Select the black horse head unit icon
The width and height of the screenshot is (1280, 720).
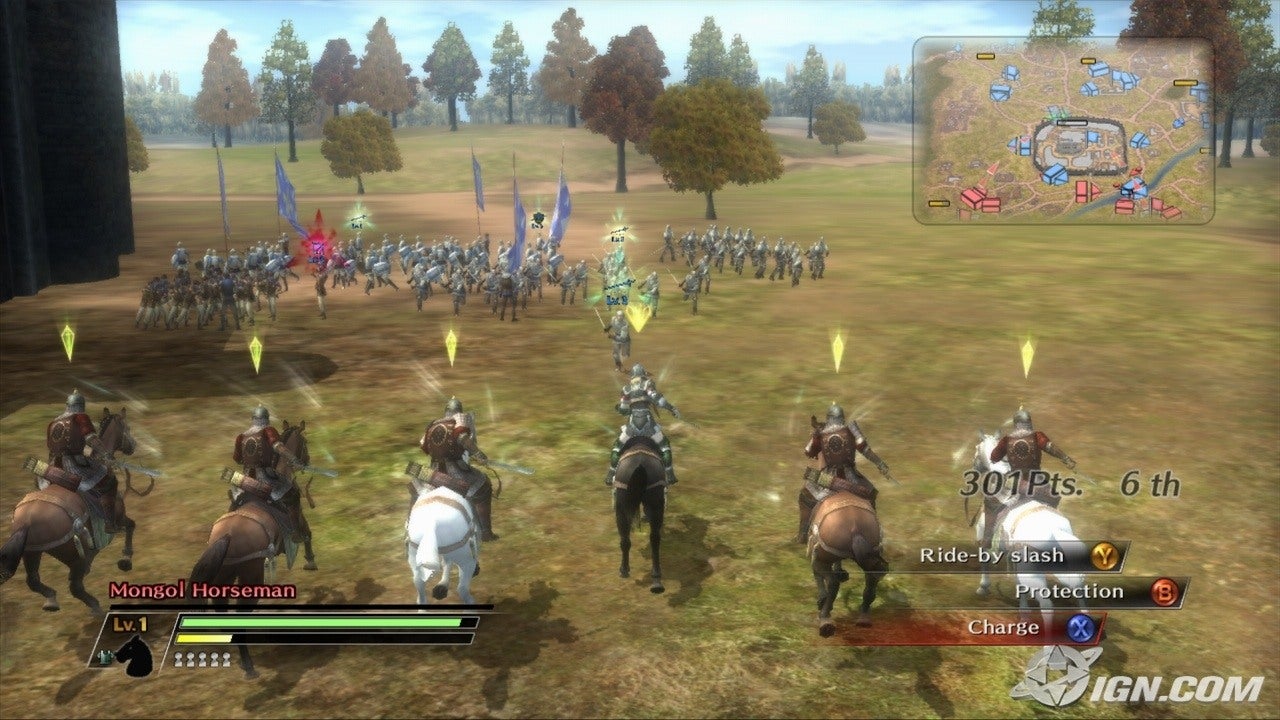click(135, 658)
